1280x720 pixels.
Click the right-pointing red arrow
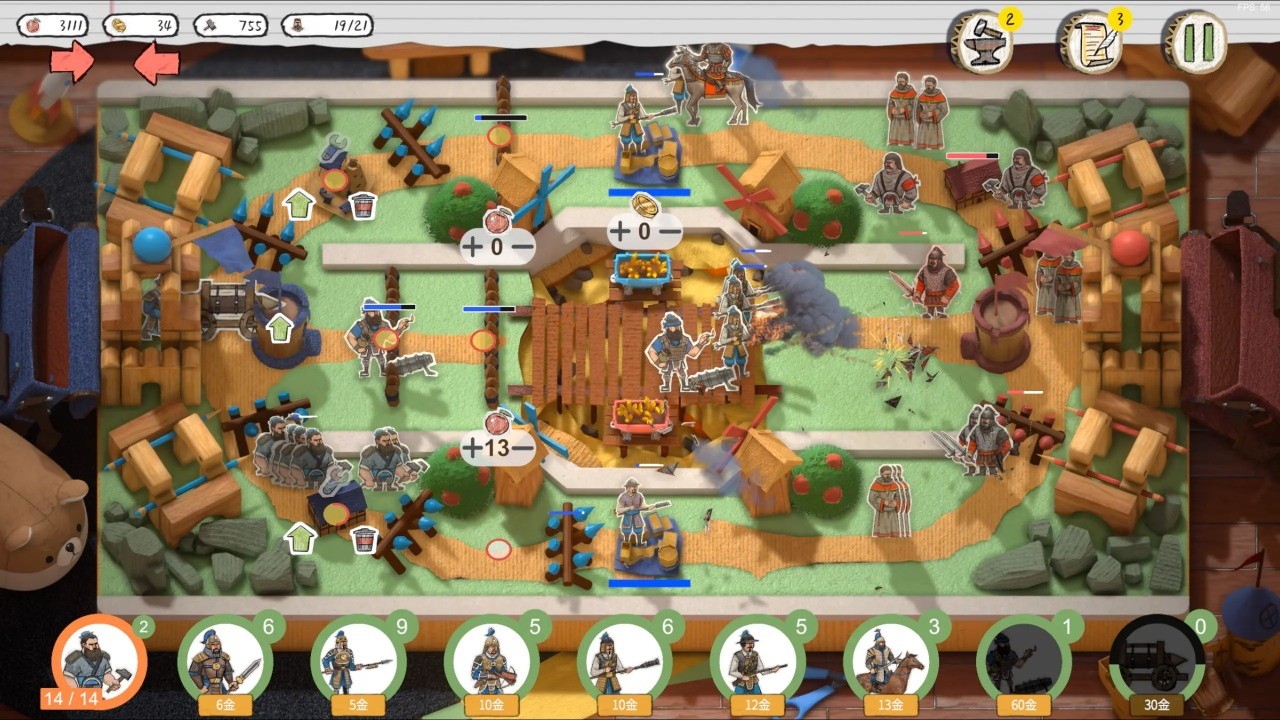[x=72, y=62]
